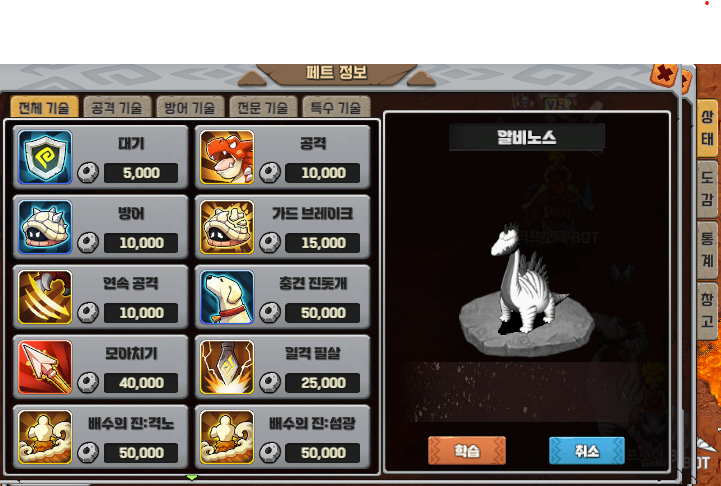Select the 방어 spiked shell skill

[x=102, y=227]
